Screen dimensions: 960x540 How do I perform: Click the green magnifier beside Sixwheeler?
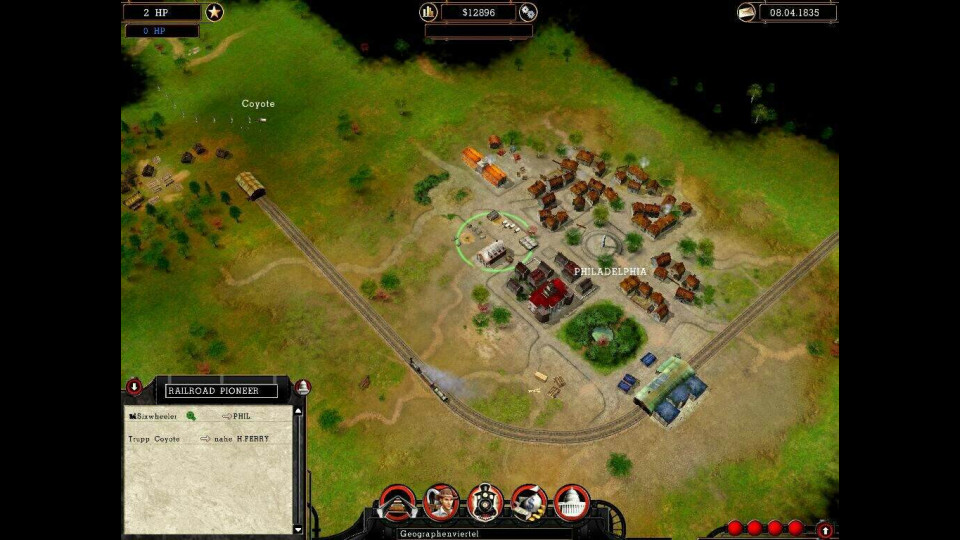191,415
